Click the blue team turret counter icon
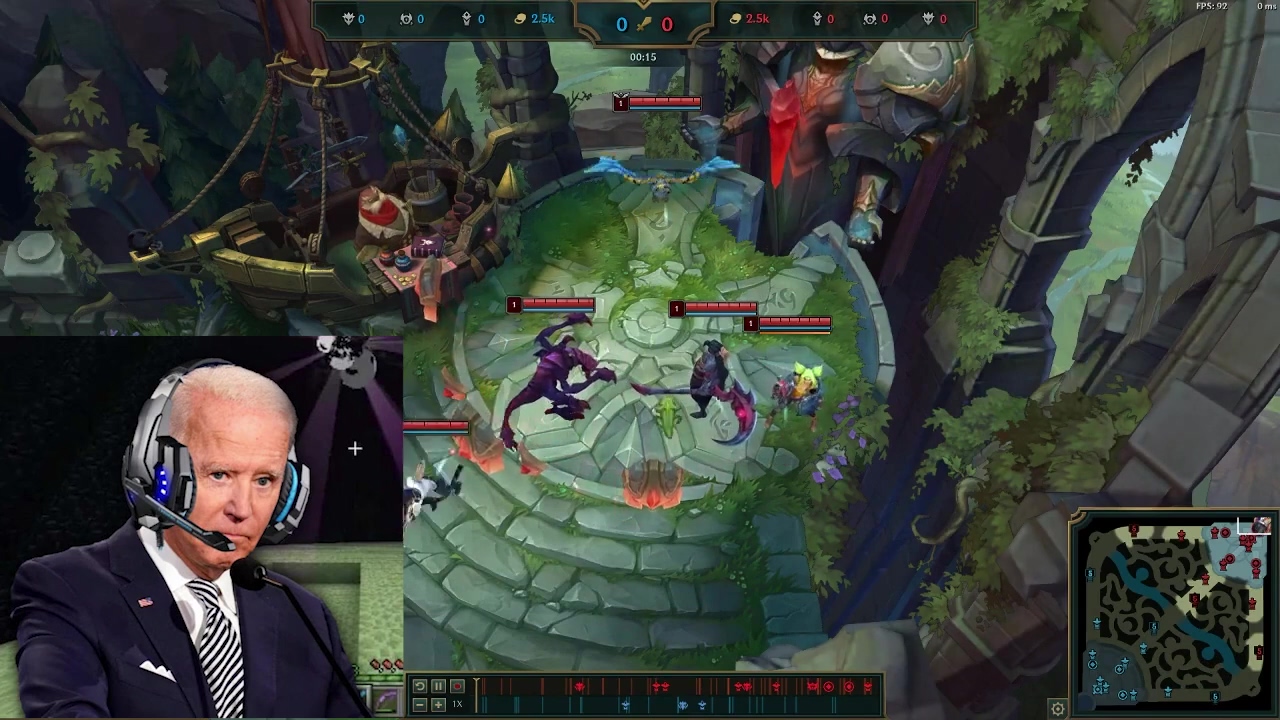1280x720 pixels. 466,18
